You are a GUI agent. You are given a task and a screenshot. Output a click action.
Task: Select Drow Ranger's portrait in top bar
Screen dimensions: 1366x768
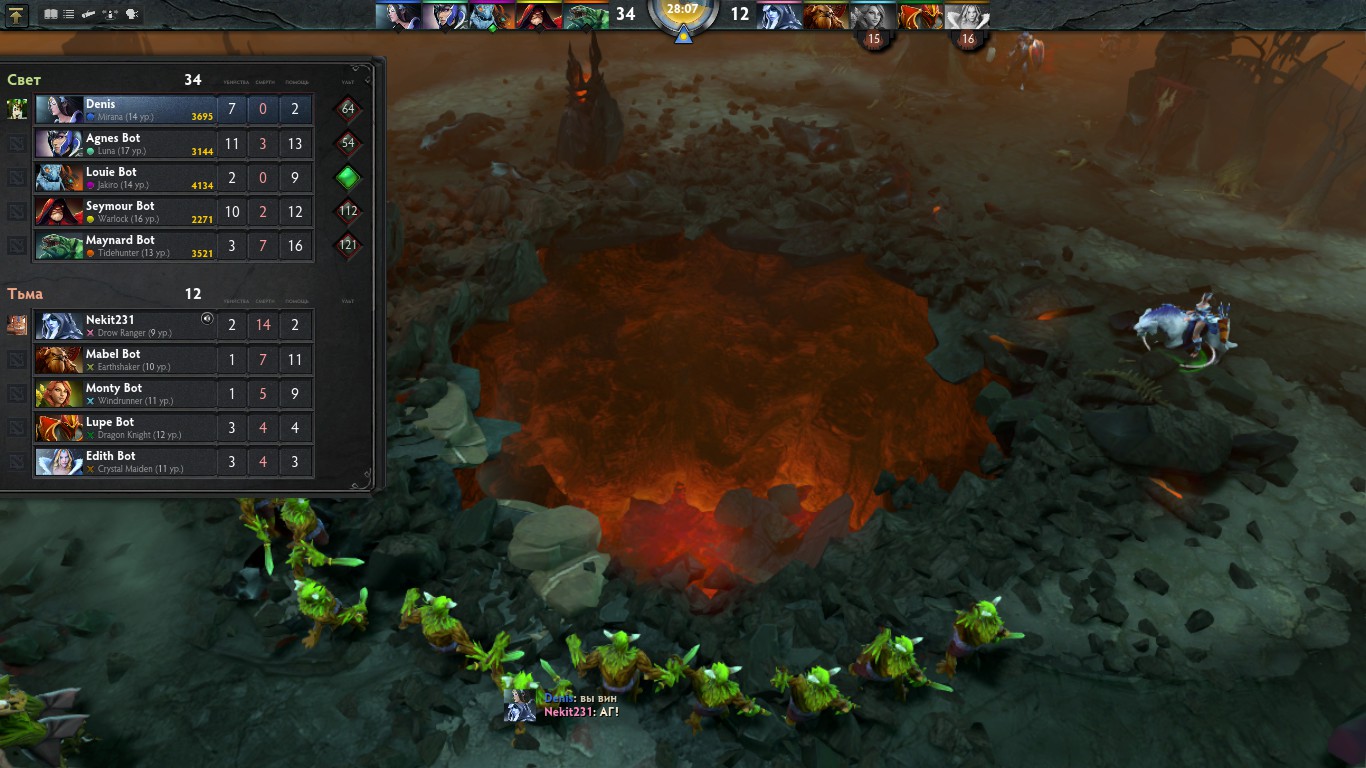click(780, 15)
